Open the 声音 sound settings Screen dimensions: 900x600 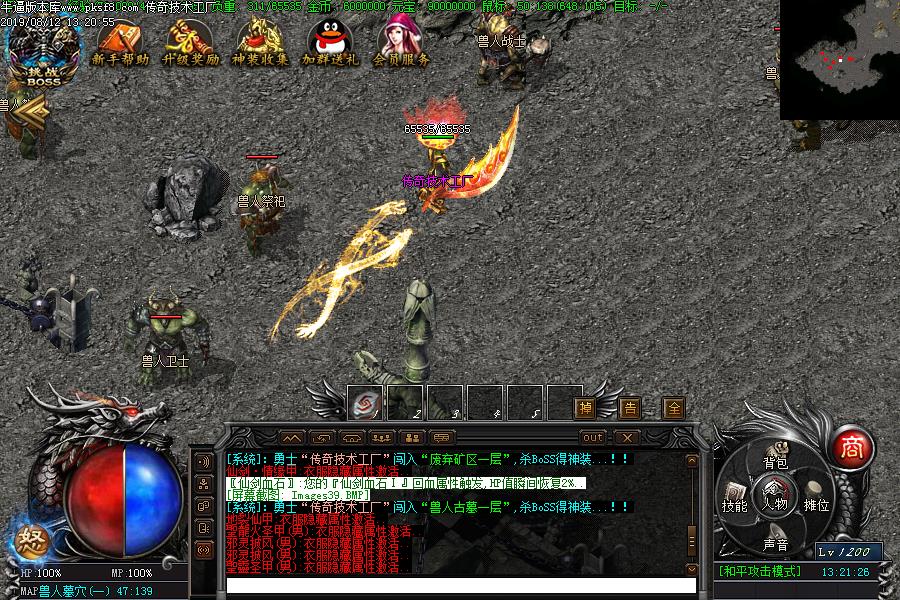coord(776,545)
